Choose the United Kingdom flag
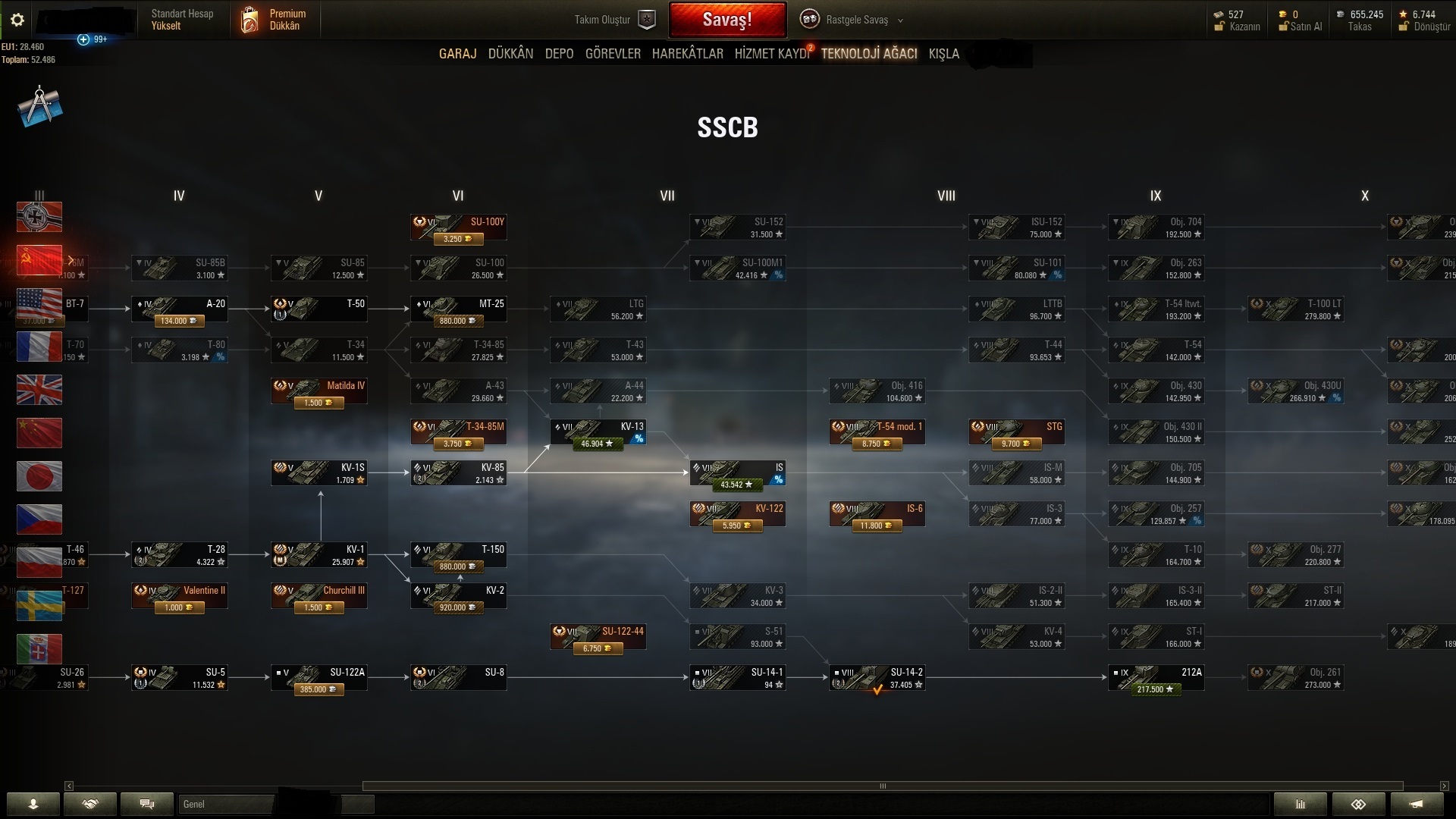Screen dimensions: 1456x819 [x=39, y=390]
